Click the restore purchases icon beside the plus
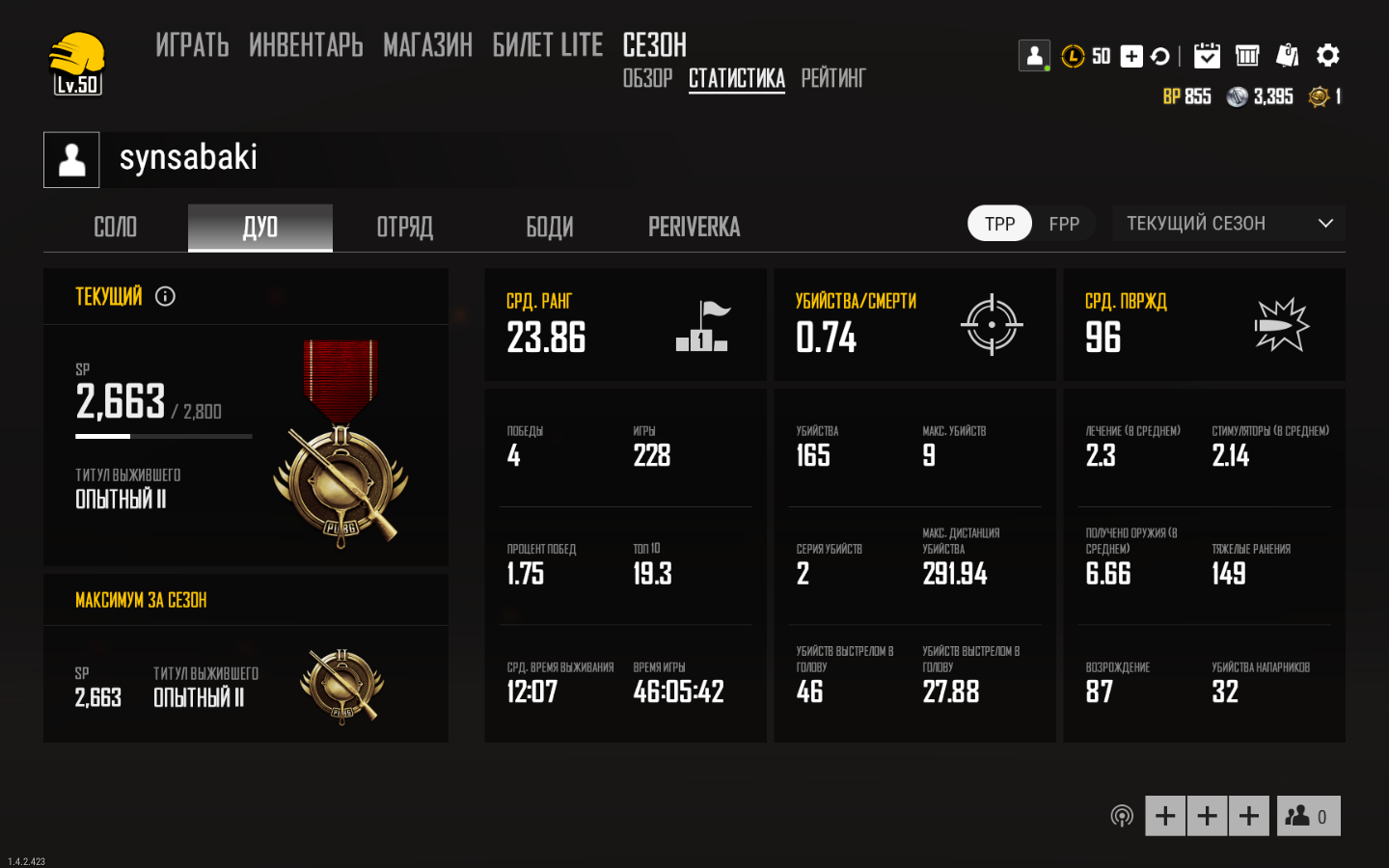This screenshot has height=868, width=1389. (1160, 56)
